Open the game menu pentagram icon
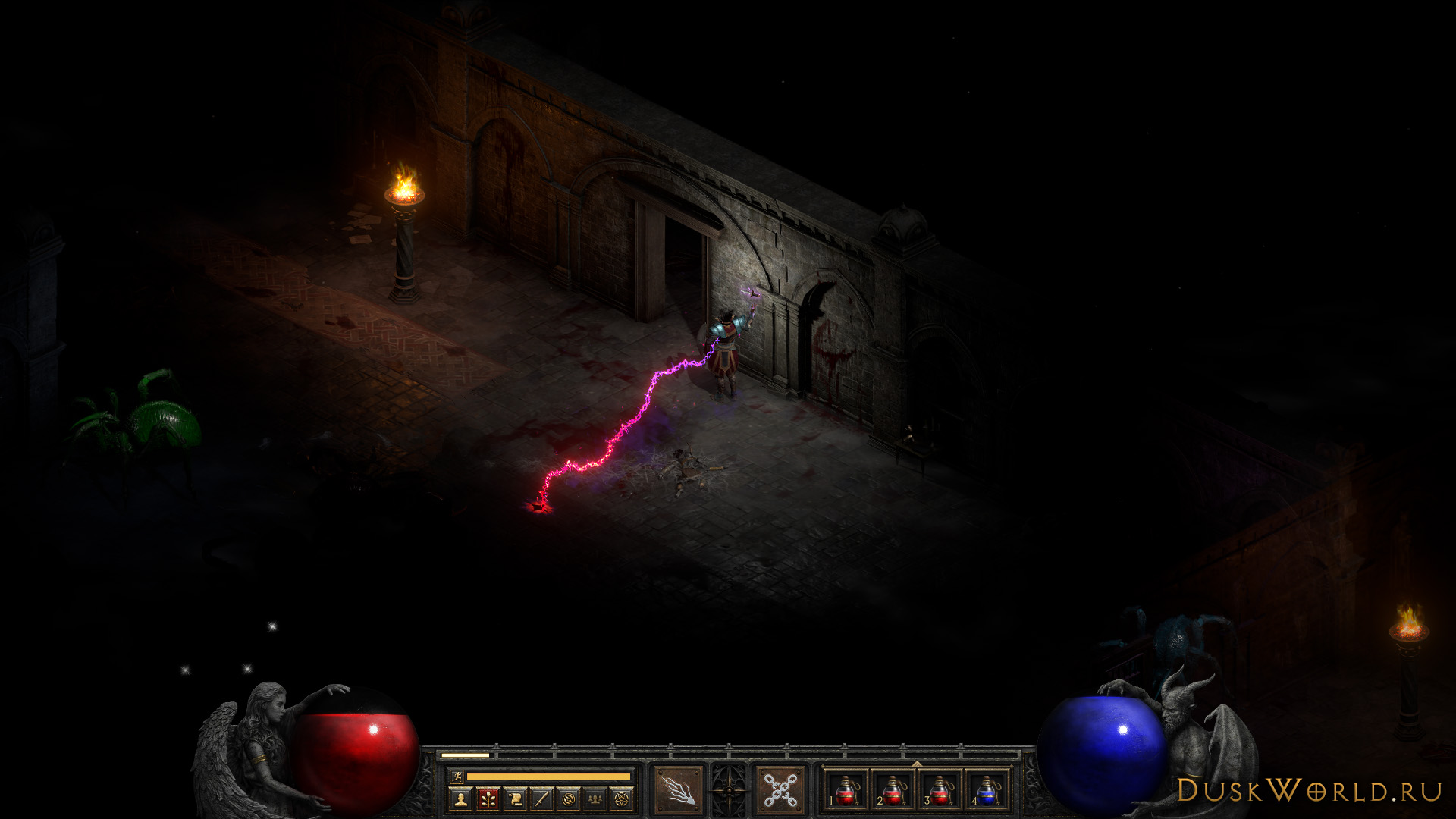 (x=622, y=799)
